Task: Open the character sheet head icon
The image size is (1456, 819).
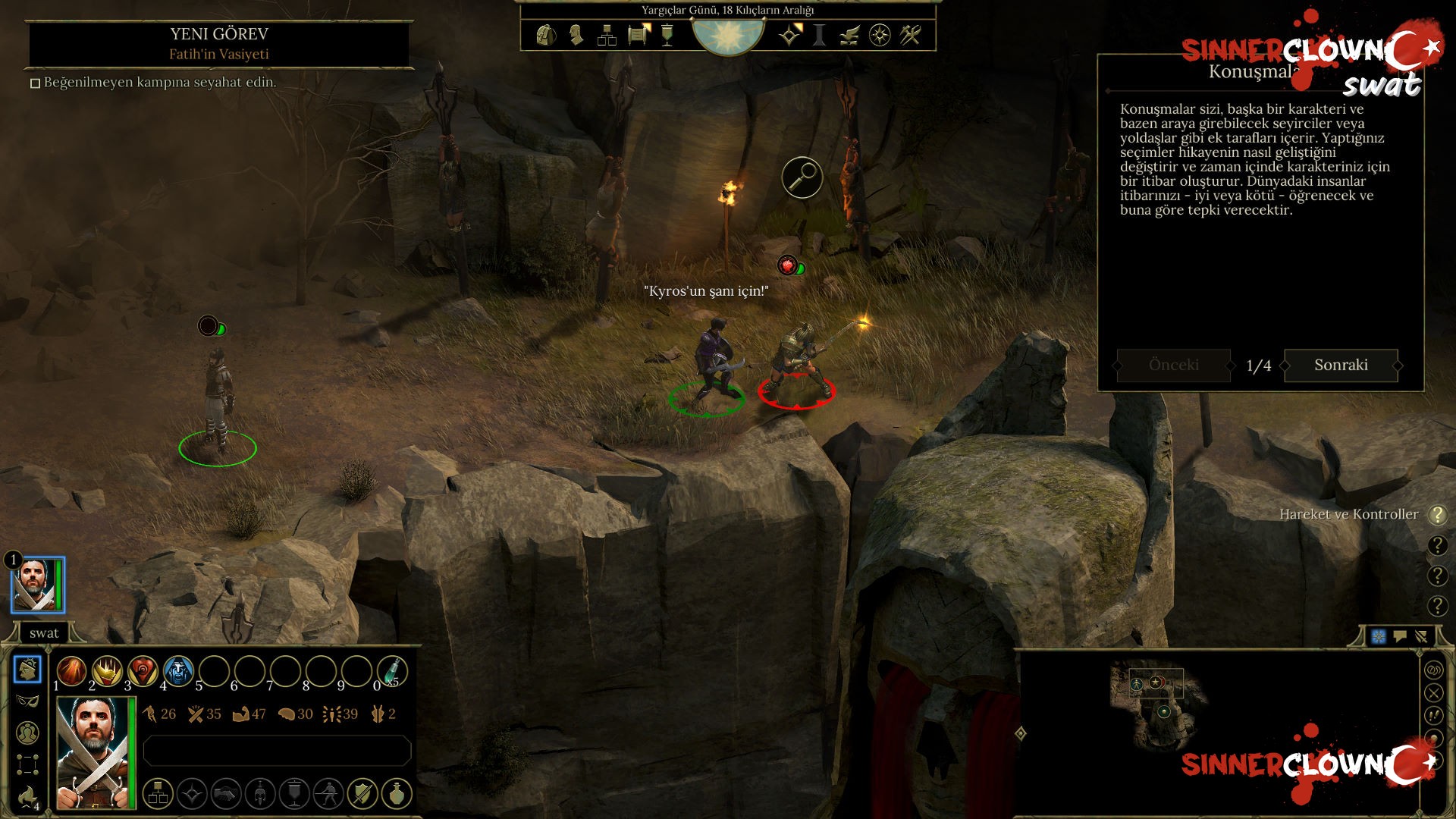Action: pyautogui.click(x=576, y=35)
